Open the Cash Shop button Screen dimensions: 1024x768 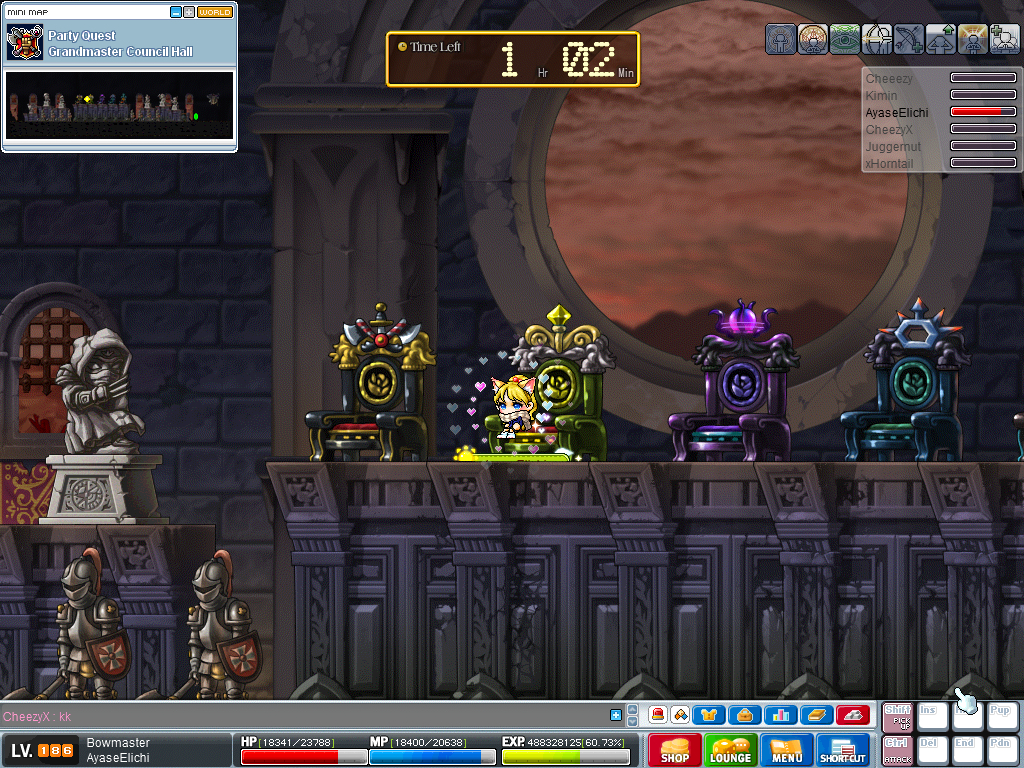point(674,750)
